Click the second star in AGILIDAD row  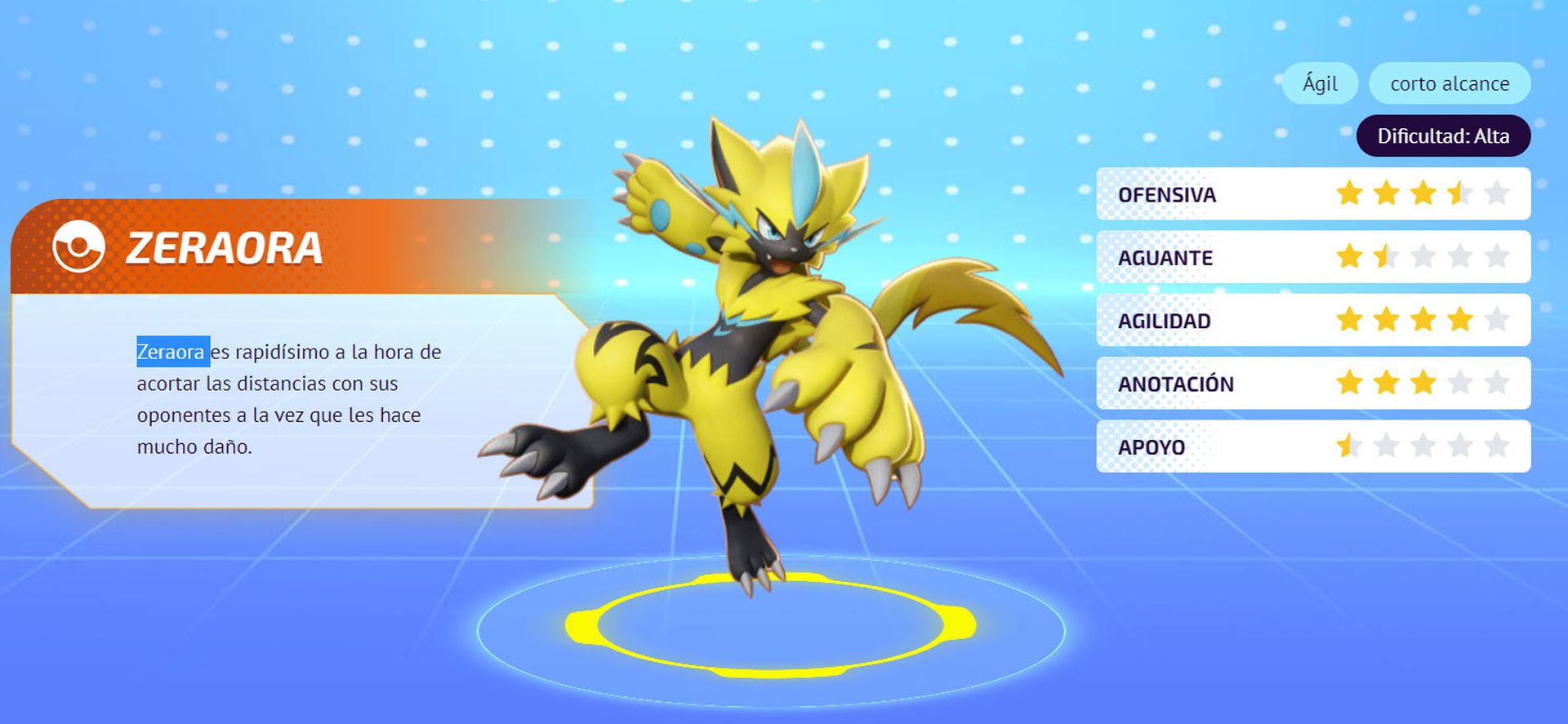click(x=1387, y=320)
